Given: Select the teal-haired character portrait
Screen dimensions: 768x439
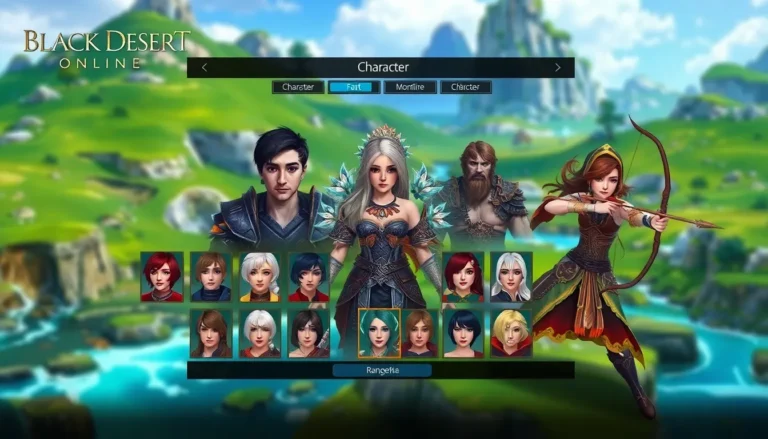Looking at the screenshot, I should [x=379, y=333].
